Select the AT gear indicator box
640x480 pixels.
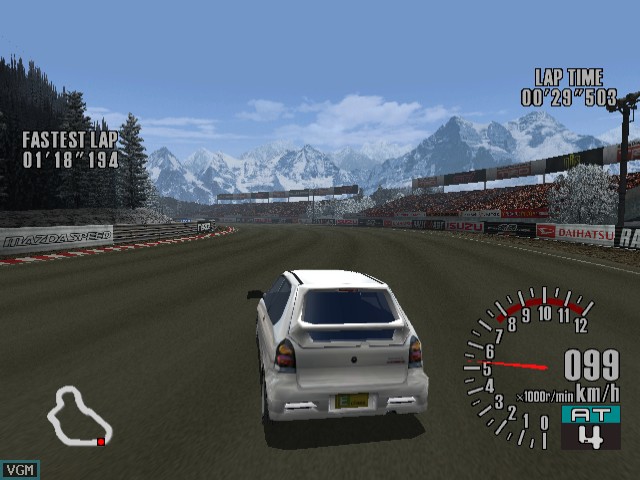click(590, 427)
